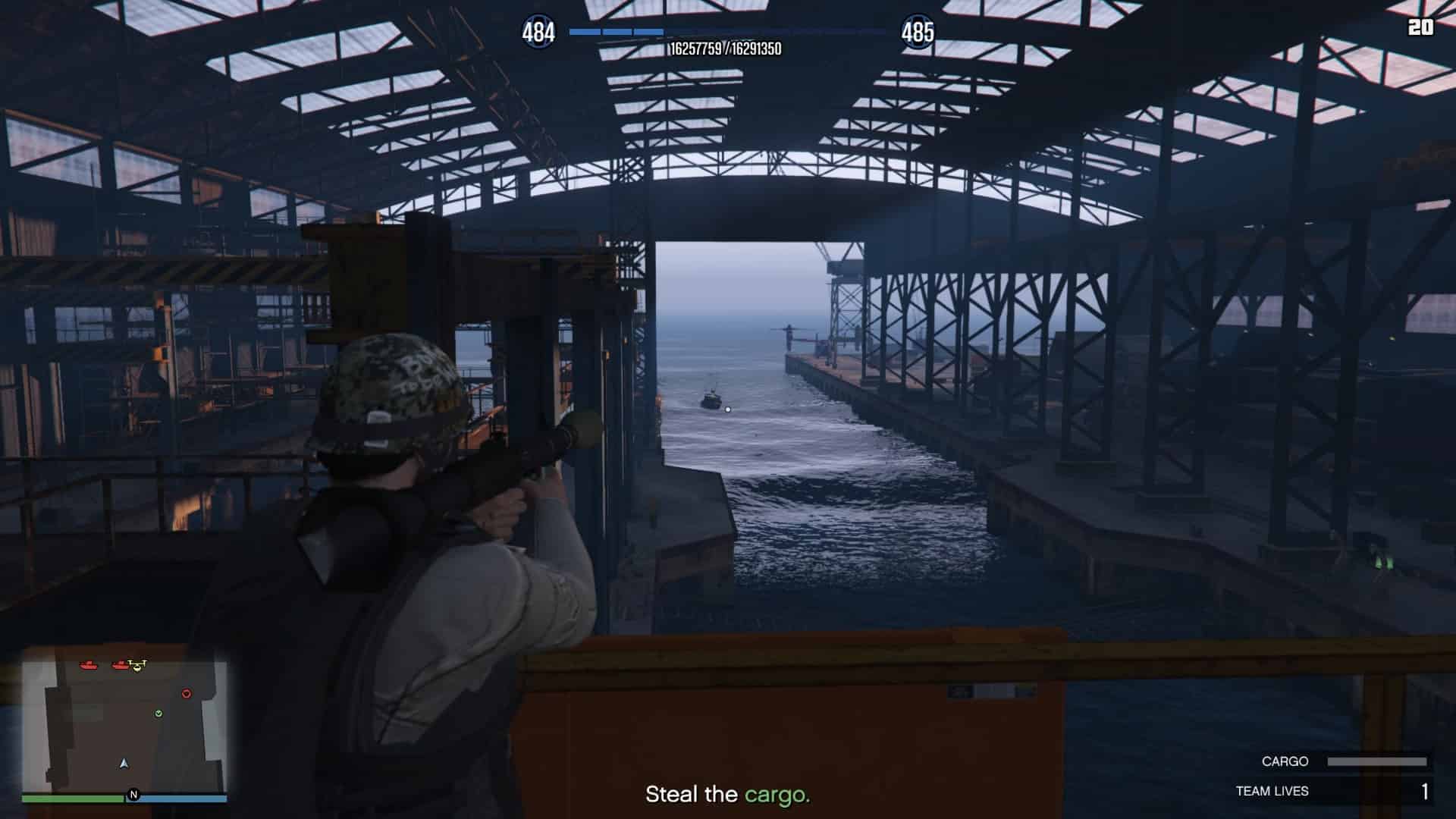1456x819 pixels.
Task: Click the minimap in the corner
Action: click(x=124, y=726)
